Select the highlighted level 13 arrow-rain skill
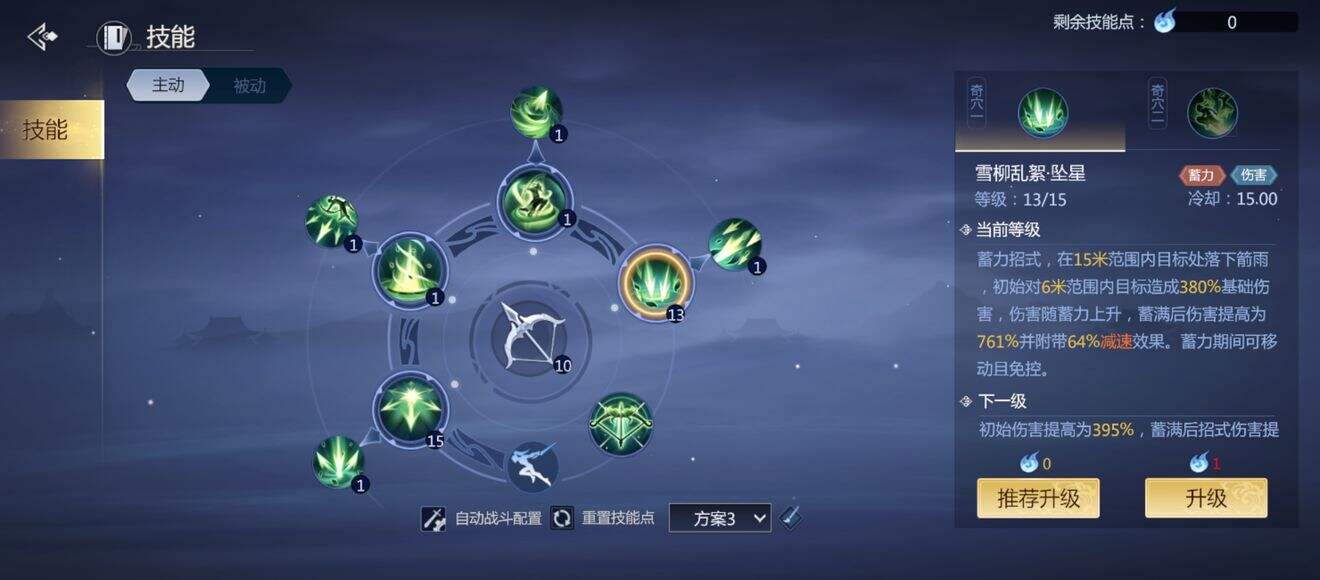Image resolution: width=1320 pixels, height=580 pixels. 655,282
